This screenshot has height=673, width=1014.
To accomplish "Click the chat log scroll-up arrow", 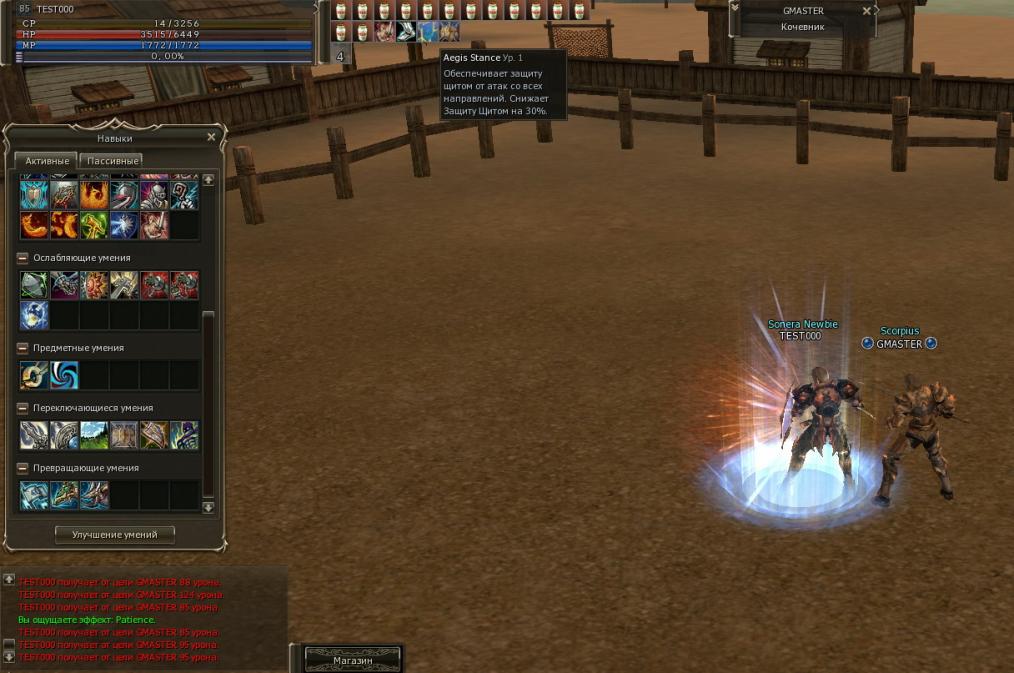I will point(9,580).
